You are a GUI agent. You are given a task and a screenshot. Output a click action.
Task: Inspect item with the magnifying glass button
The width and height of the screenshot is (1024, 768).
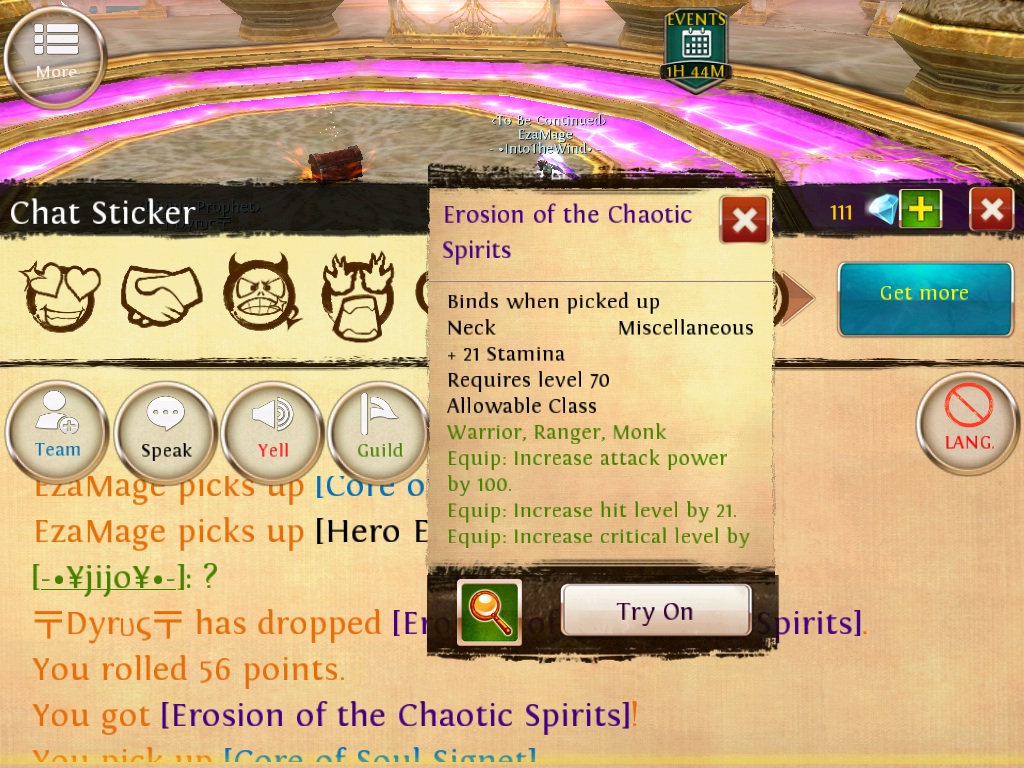point(489,612)
